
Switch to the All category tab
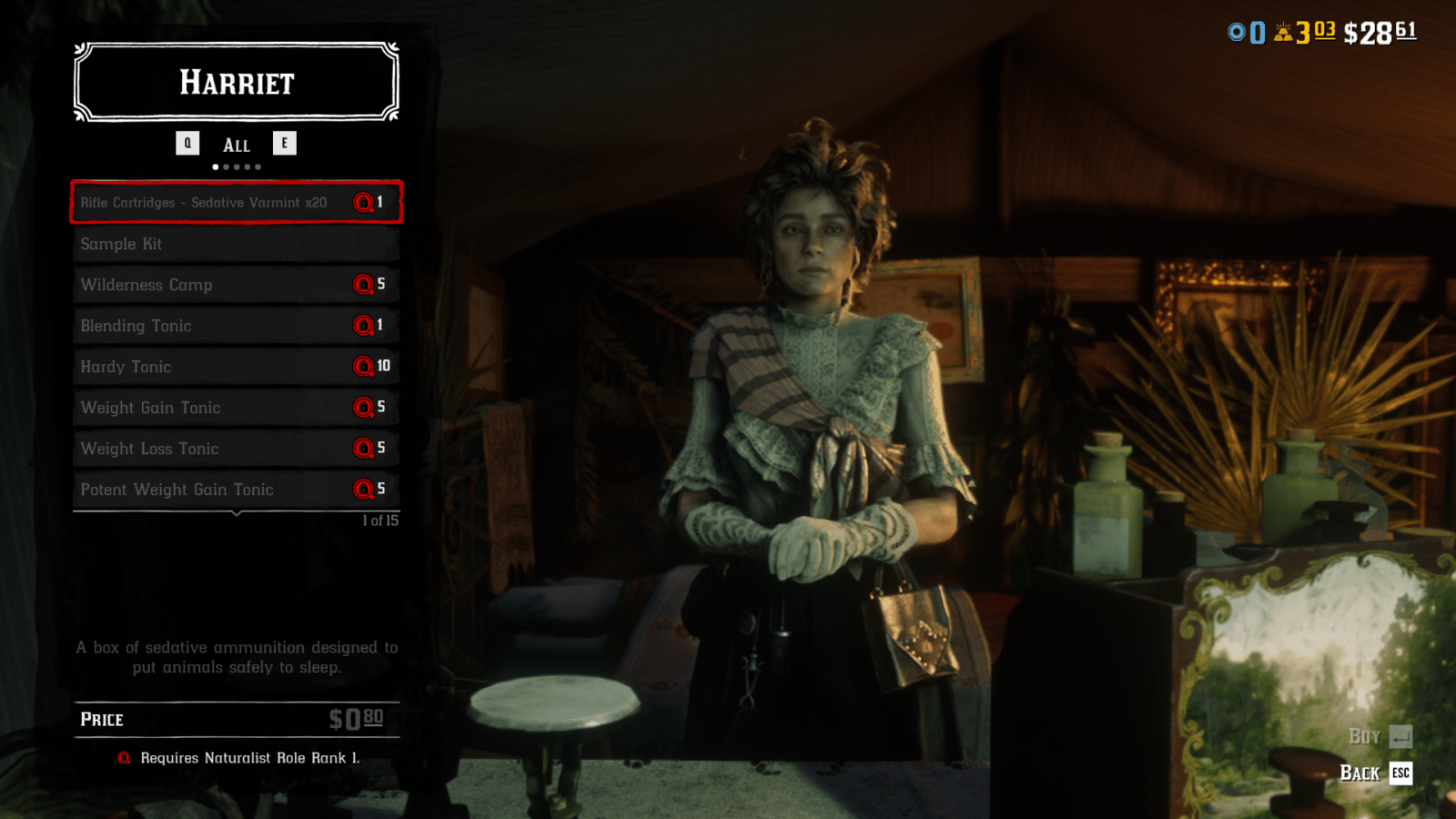236,144
